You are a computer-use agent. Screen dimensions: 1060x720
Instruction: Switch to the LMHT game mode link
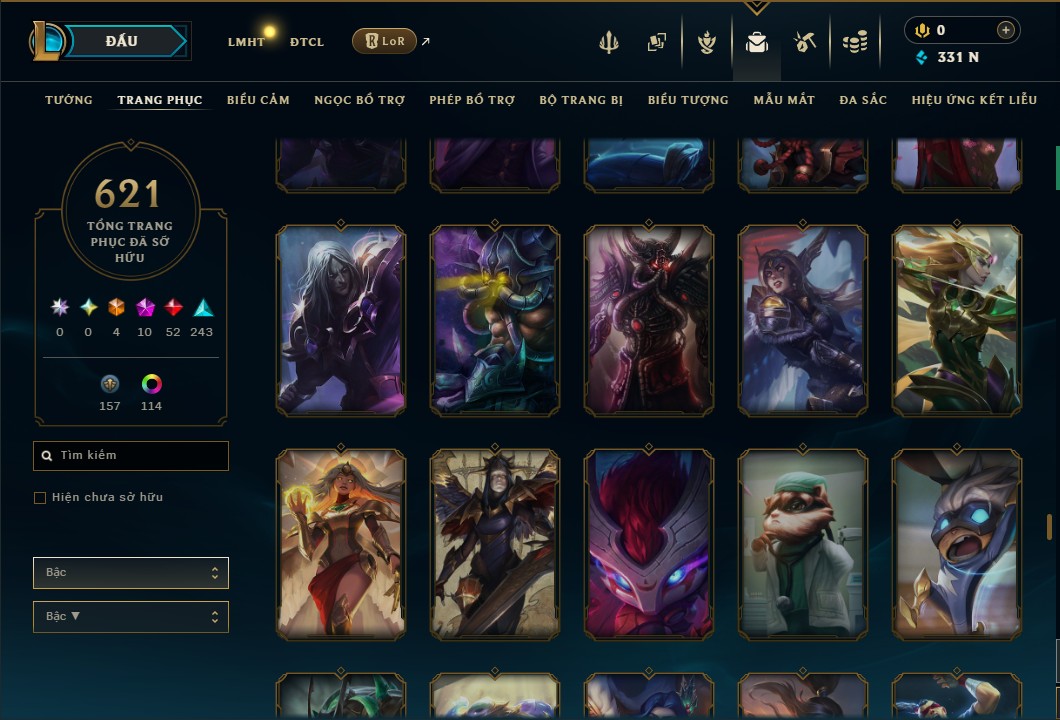246,42
